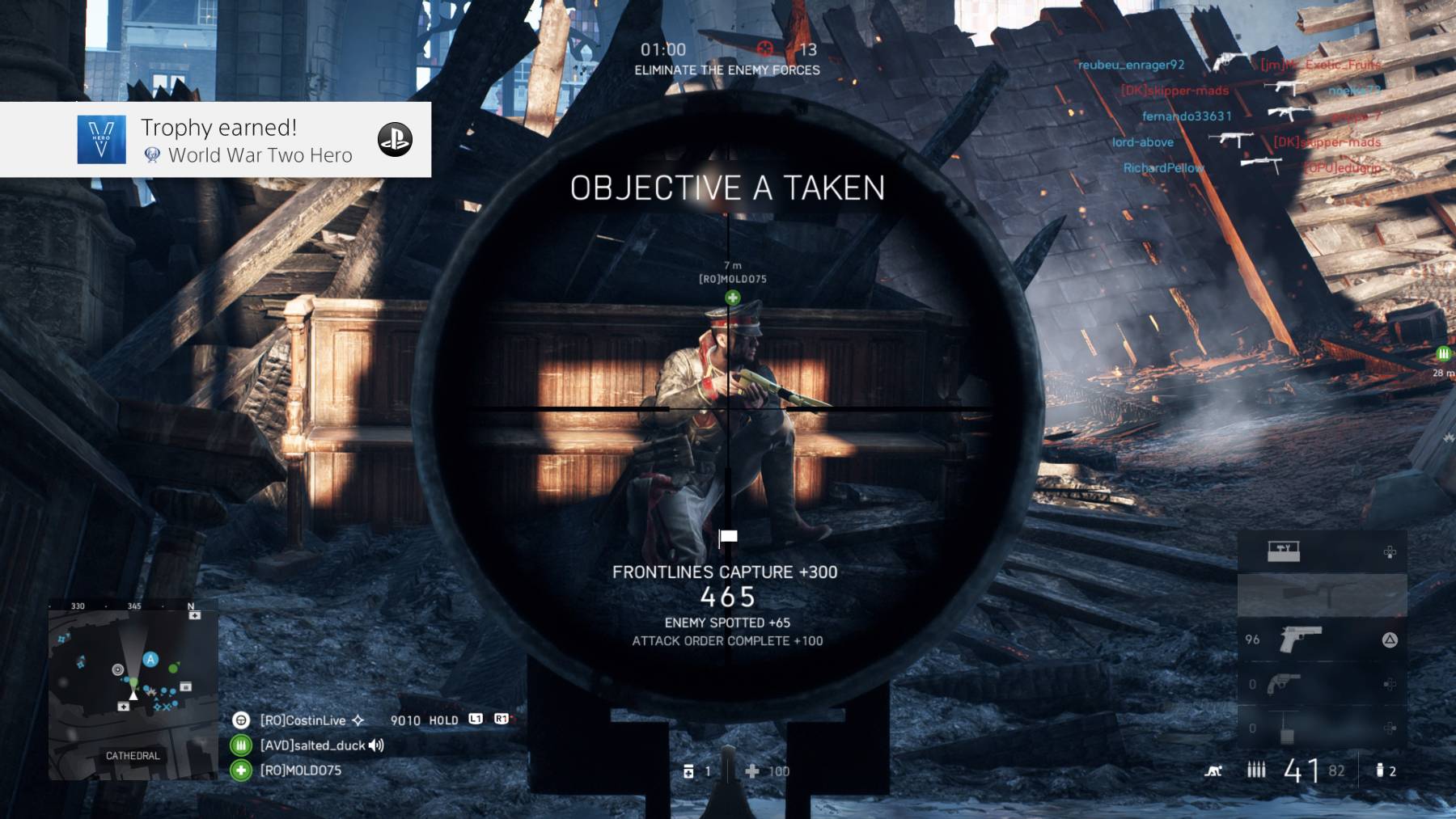This screenshot has width=1456, height=819.
Task: Click the medic icon beside [RO]MOLD075
Action: (x=241, y=770)
